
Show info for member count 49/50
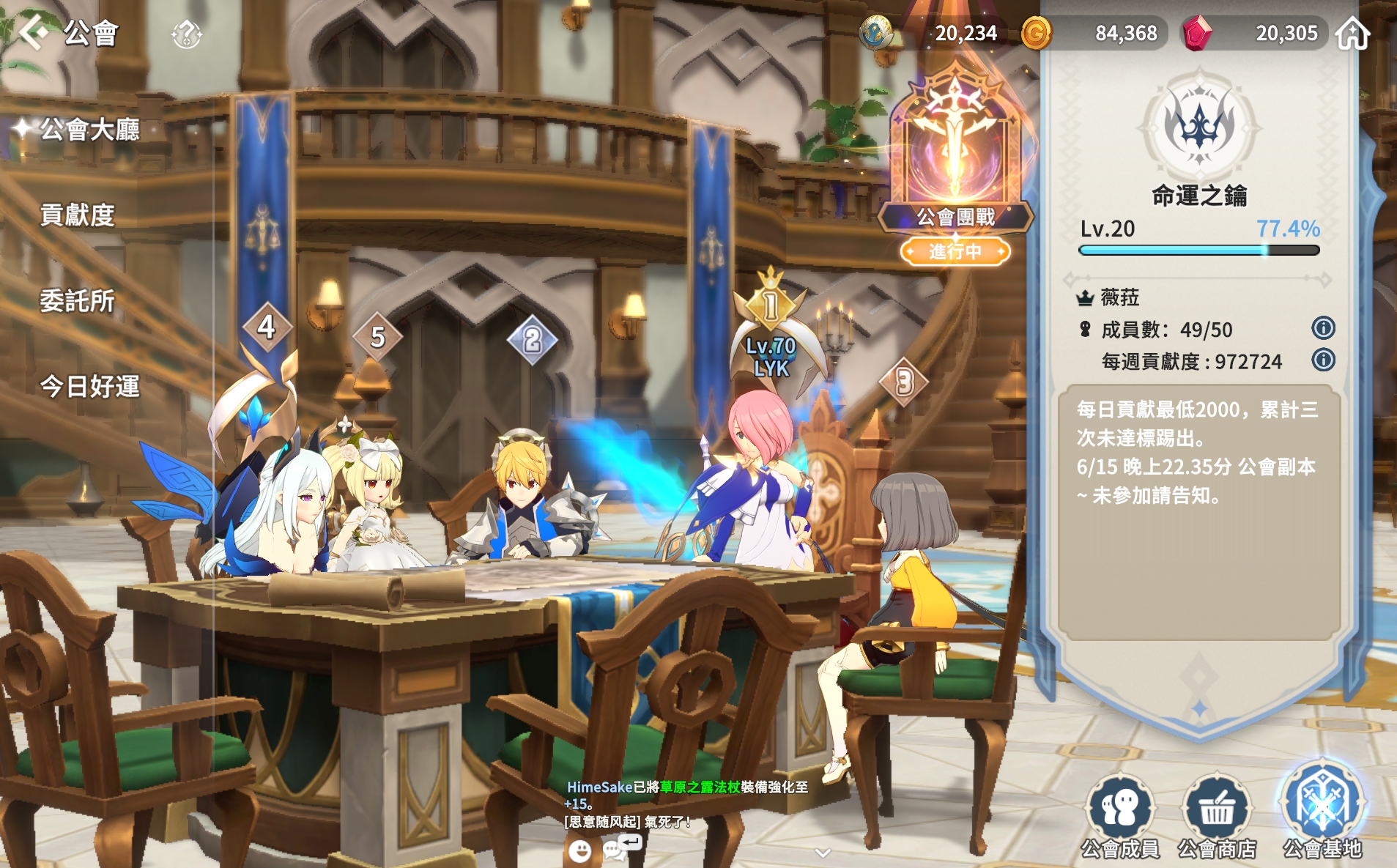1323,328
